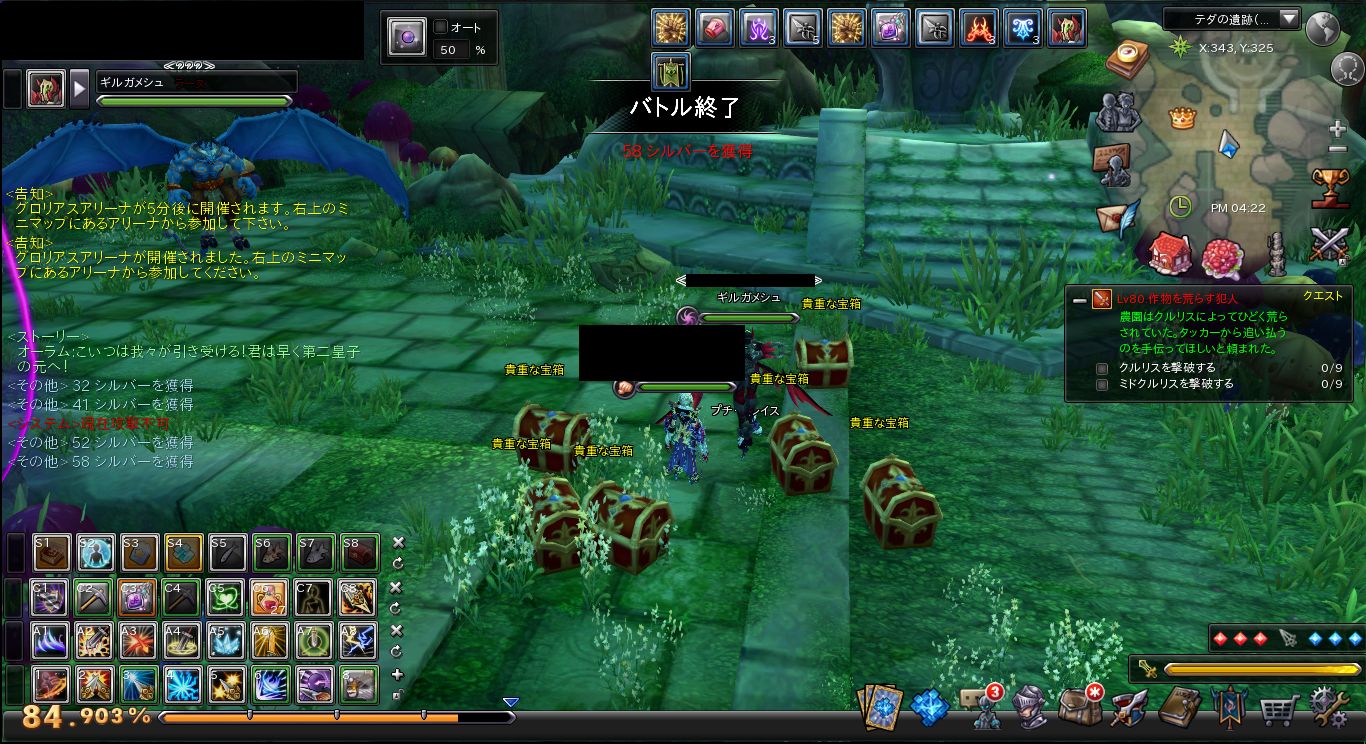The height and width of the screenshot is (744, 1366).
Task: Activate the A8 lightning skill slot
Action: pyautogui.click(x=357, y=640)
